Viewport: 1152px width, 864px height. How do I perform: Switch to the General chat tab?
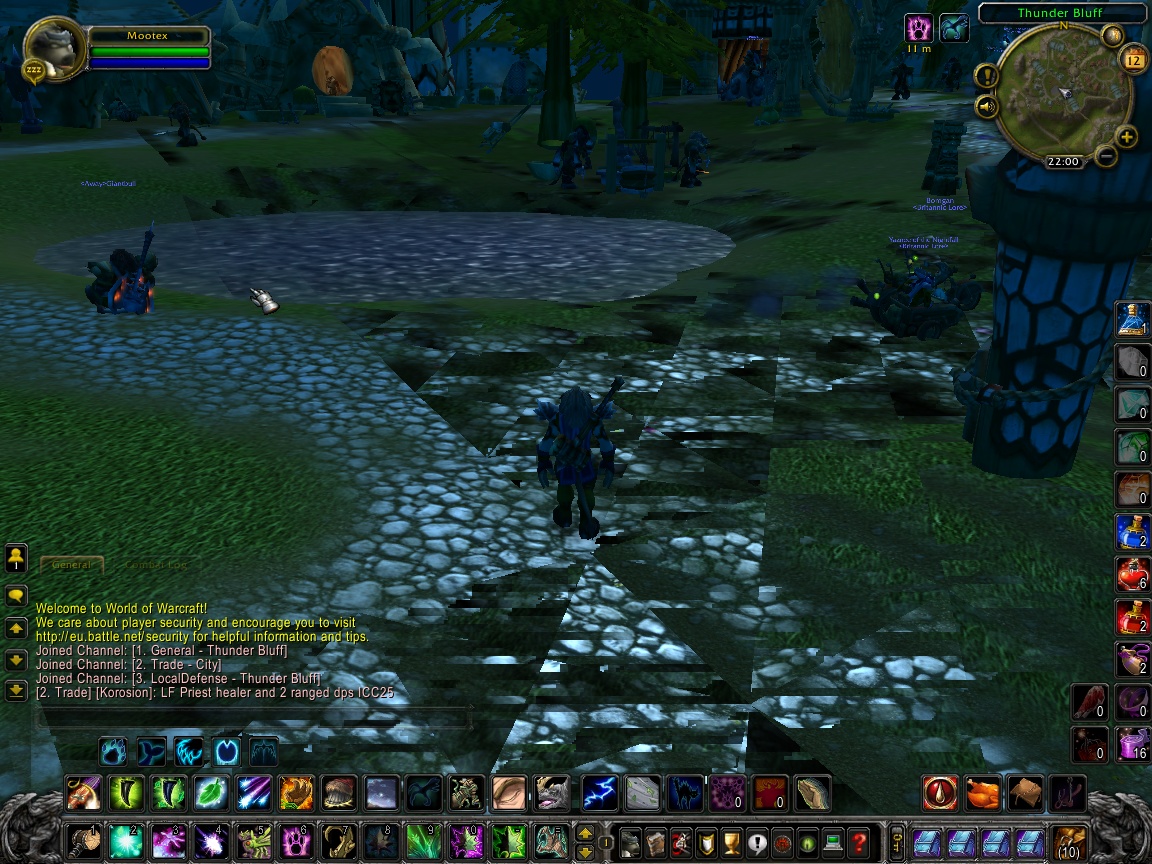[x=72, y=564]
